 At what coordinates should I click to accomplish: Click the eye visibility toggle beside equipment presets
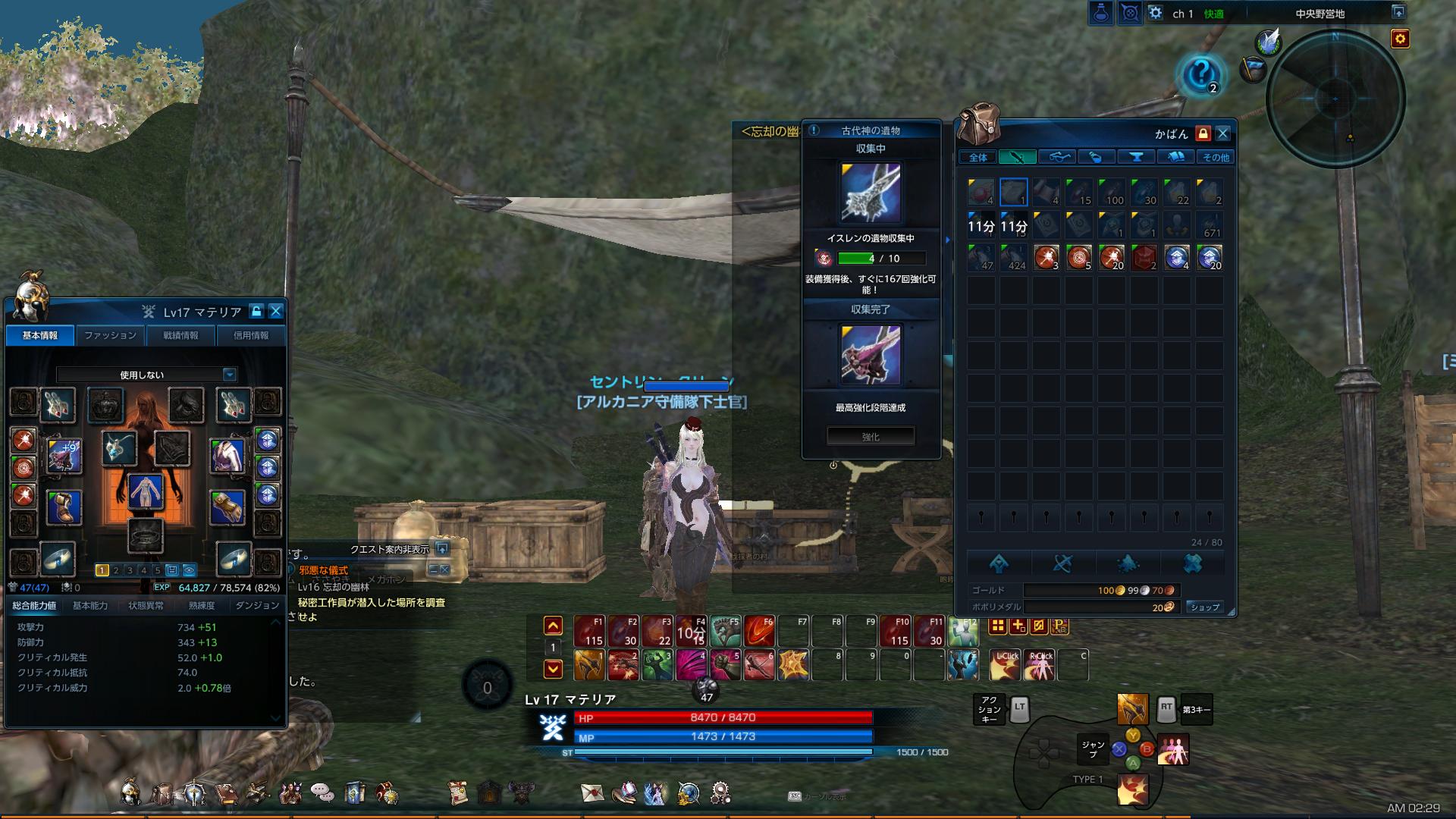(x=188, y=570)
